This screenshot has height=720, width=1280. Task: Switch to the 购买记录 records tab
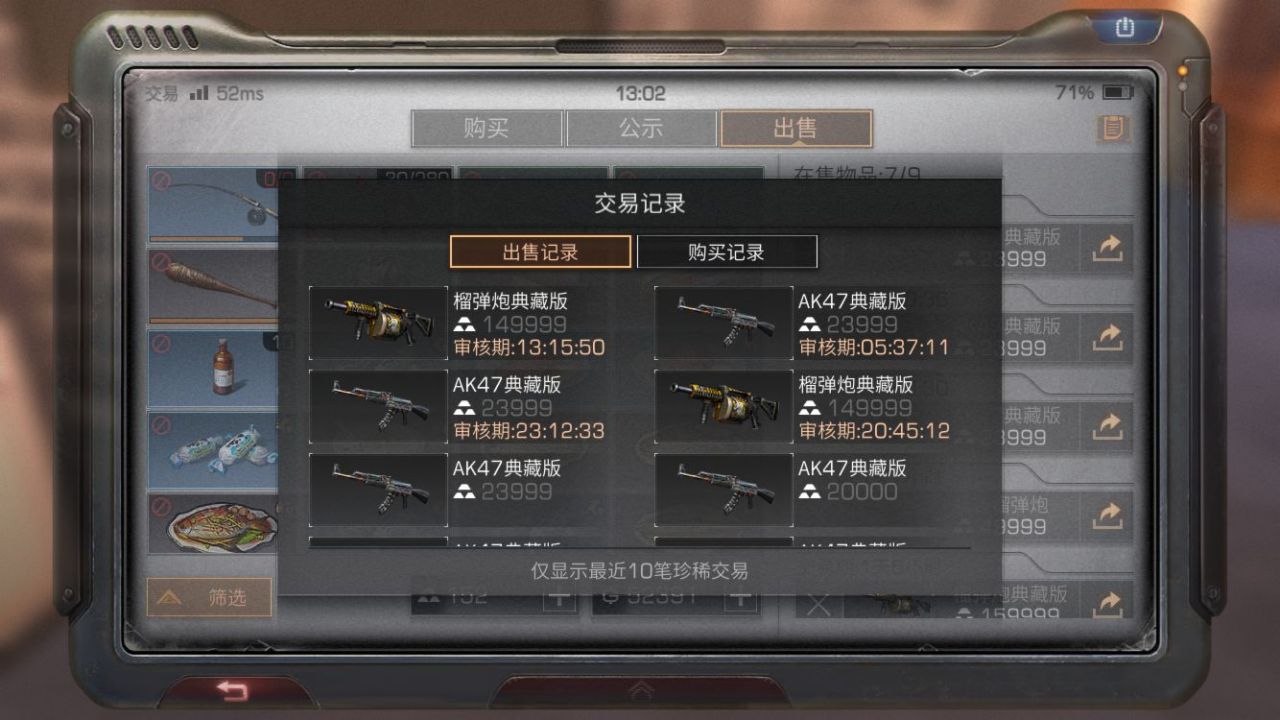(727, 252)
